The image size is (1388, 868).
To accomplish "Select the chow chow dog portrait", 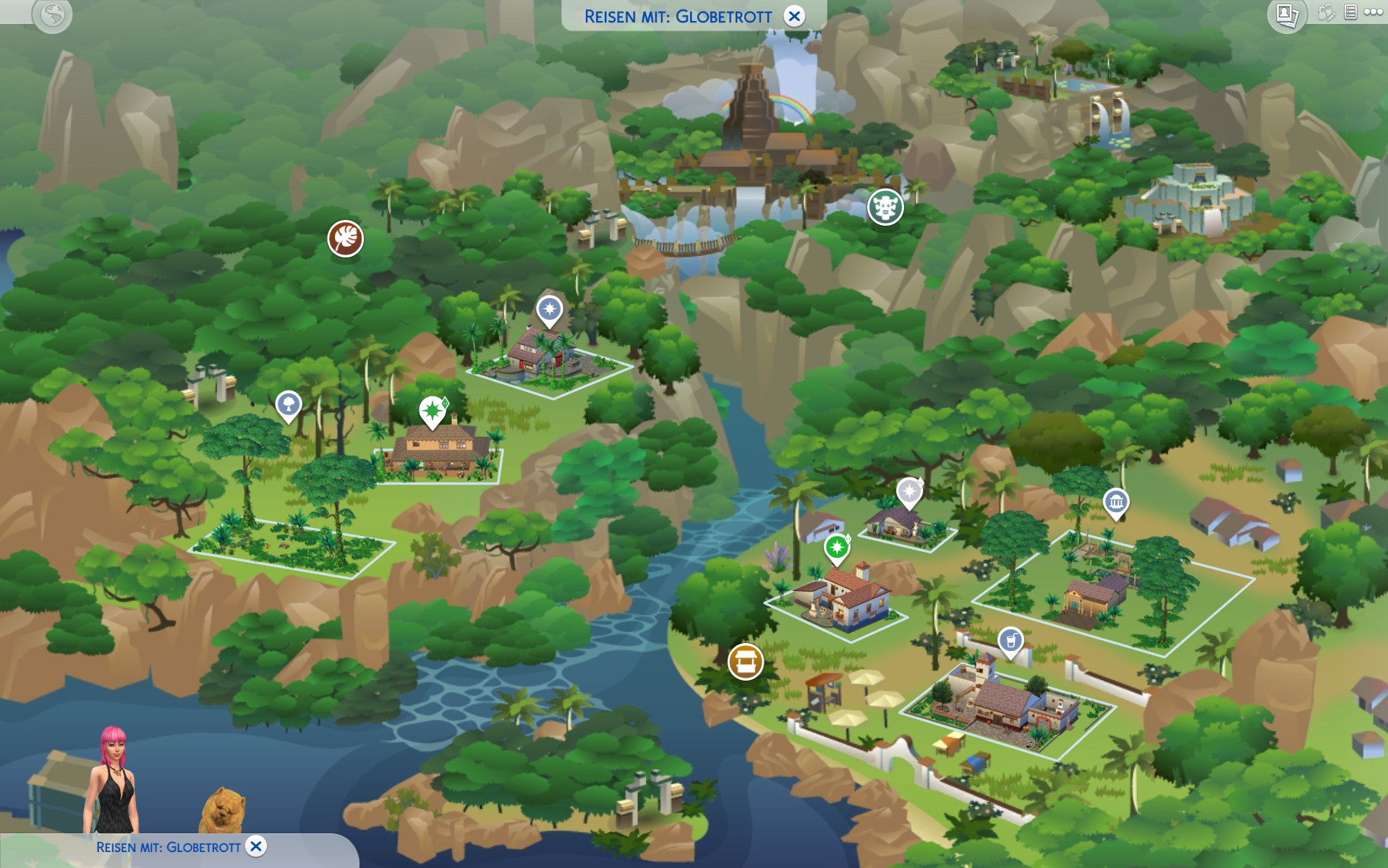I will pyautogui.click(x=222, y=811).
